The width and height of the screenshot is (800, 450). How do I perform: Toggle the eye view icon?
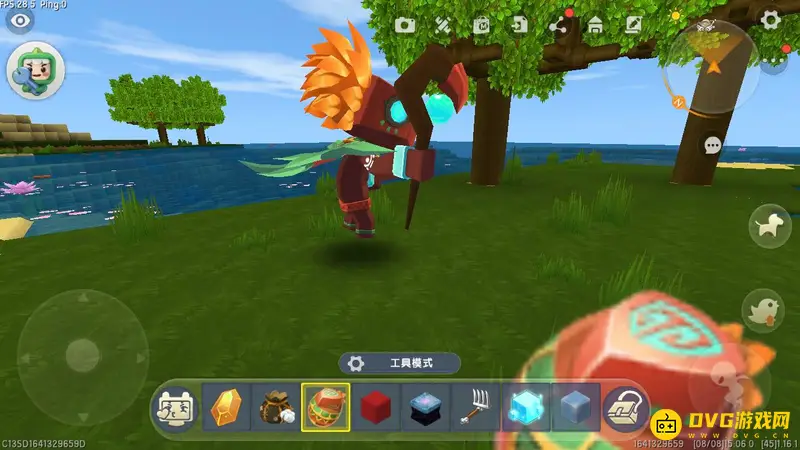[x=19, y=20]
